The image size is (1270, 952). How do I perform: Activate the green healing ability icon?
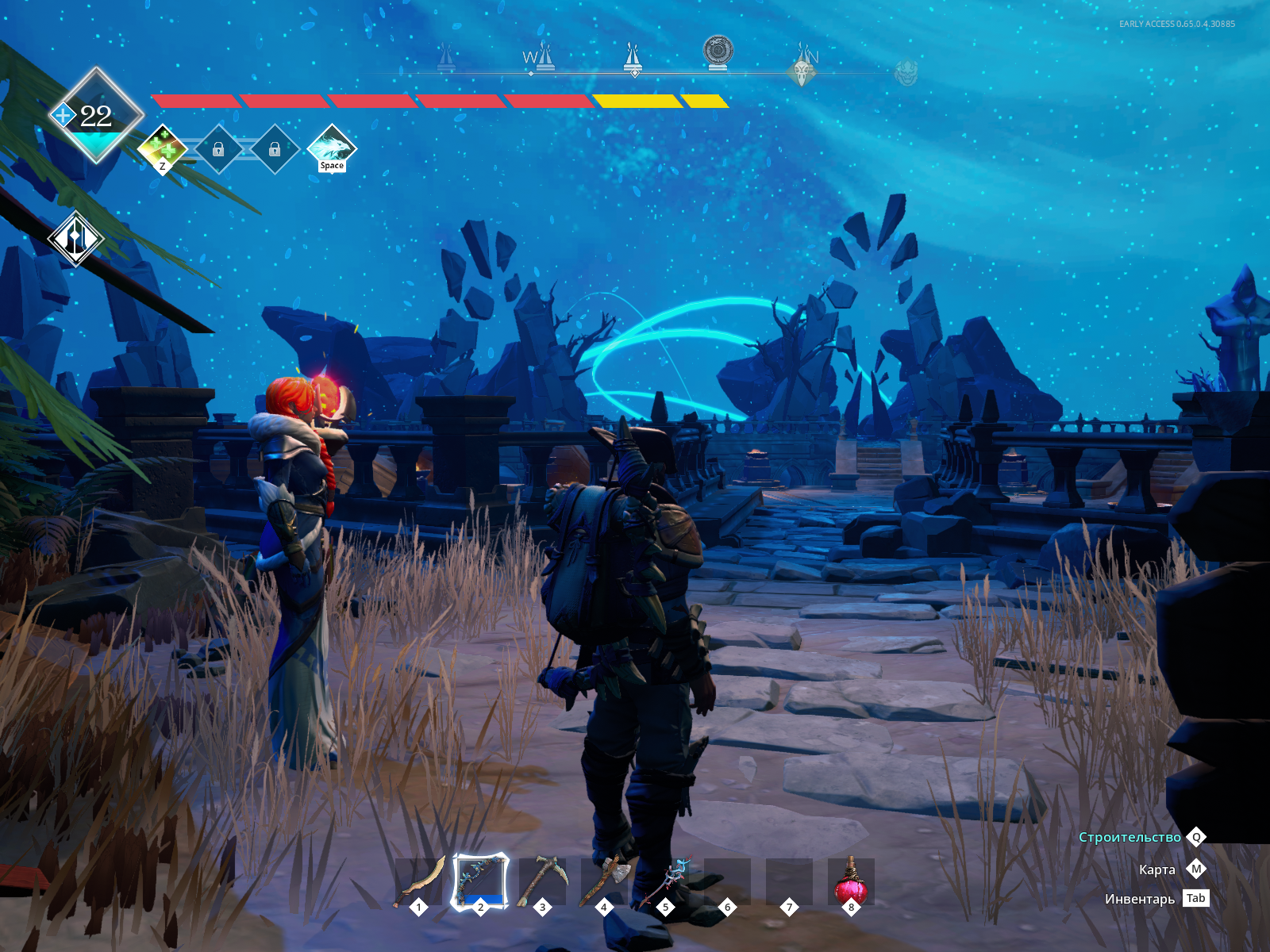(163, 148)
